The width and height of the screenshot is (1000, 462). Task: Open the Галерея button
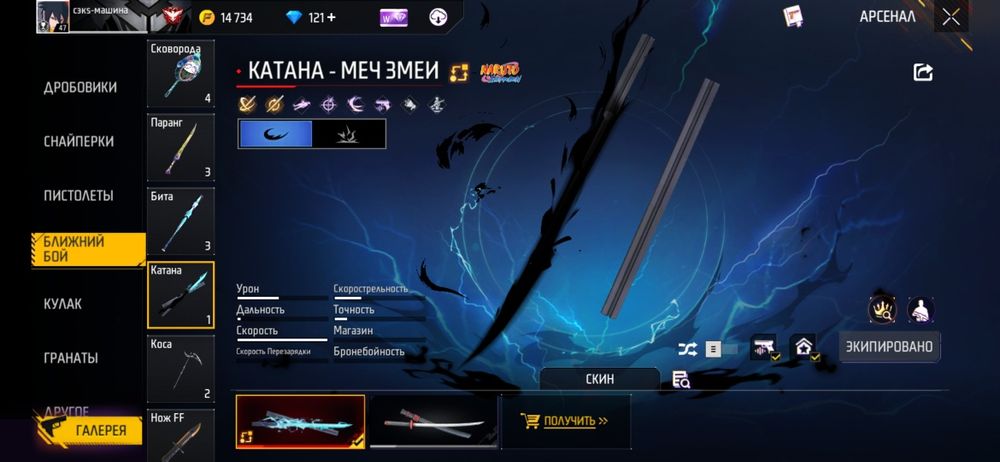coord(88,431)
